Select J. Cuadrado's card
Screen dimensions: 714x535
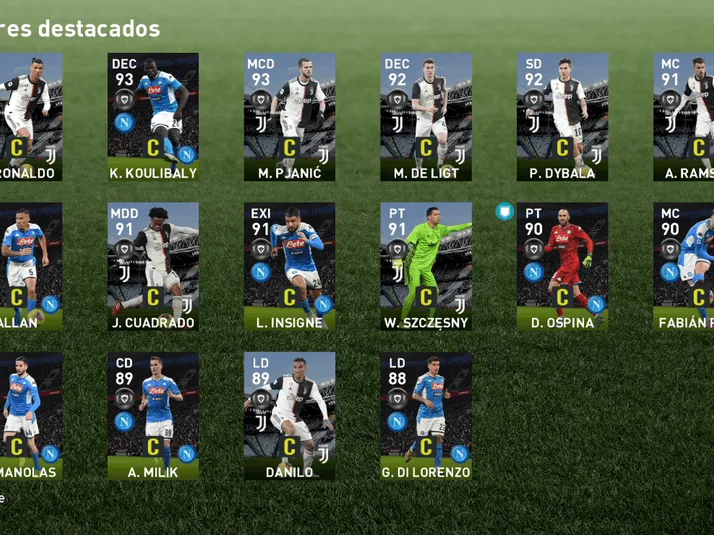[x=153, y=266]
